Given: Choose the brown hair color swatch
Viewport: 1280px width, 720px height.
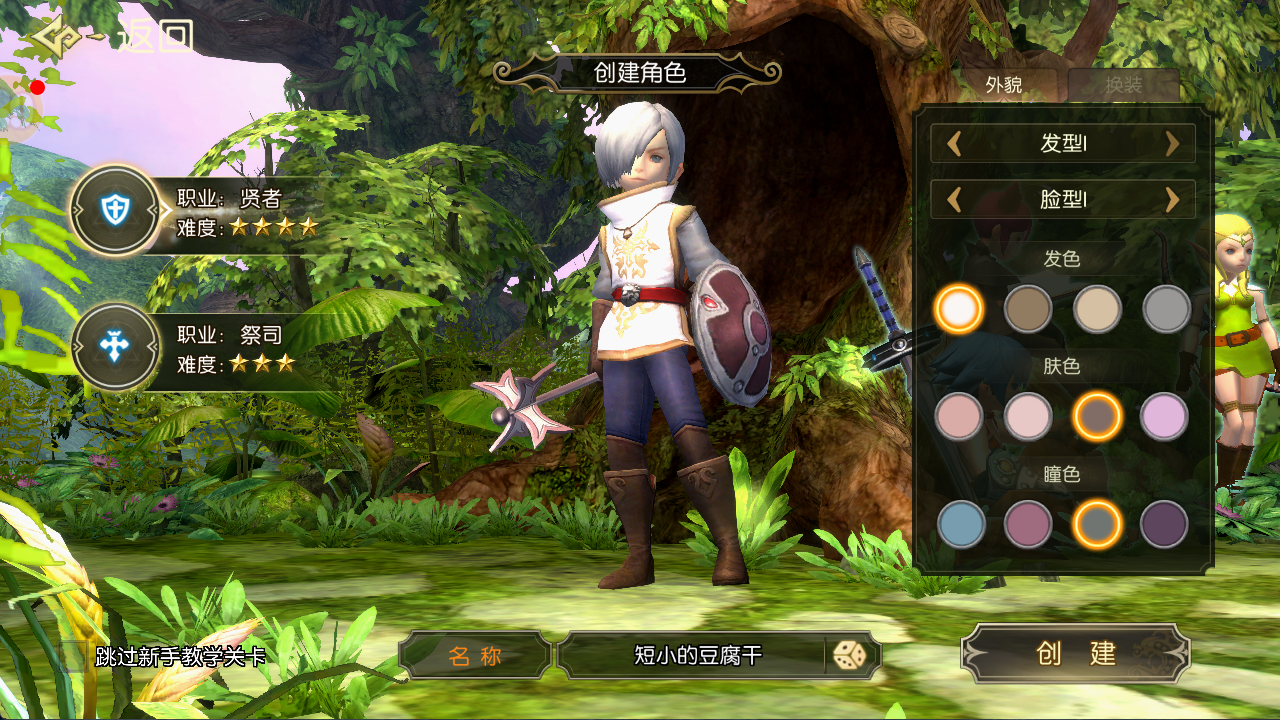Looking at the screenshot, I should [1028, 309].
